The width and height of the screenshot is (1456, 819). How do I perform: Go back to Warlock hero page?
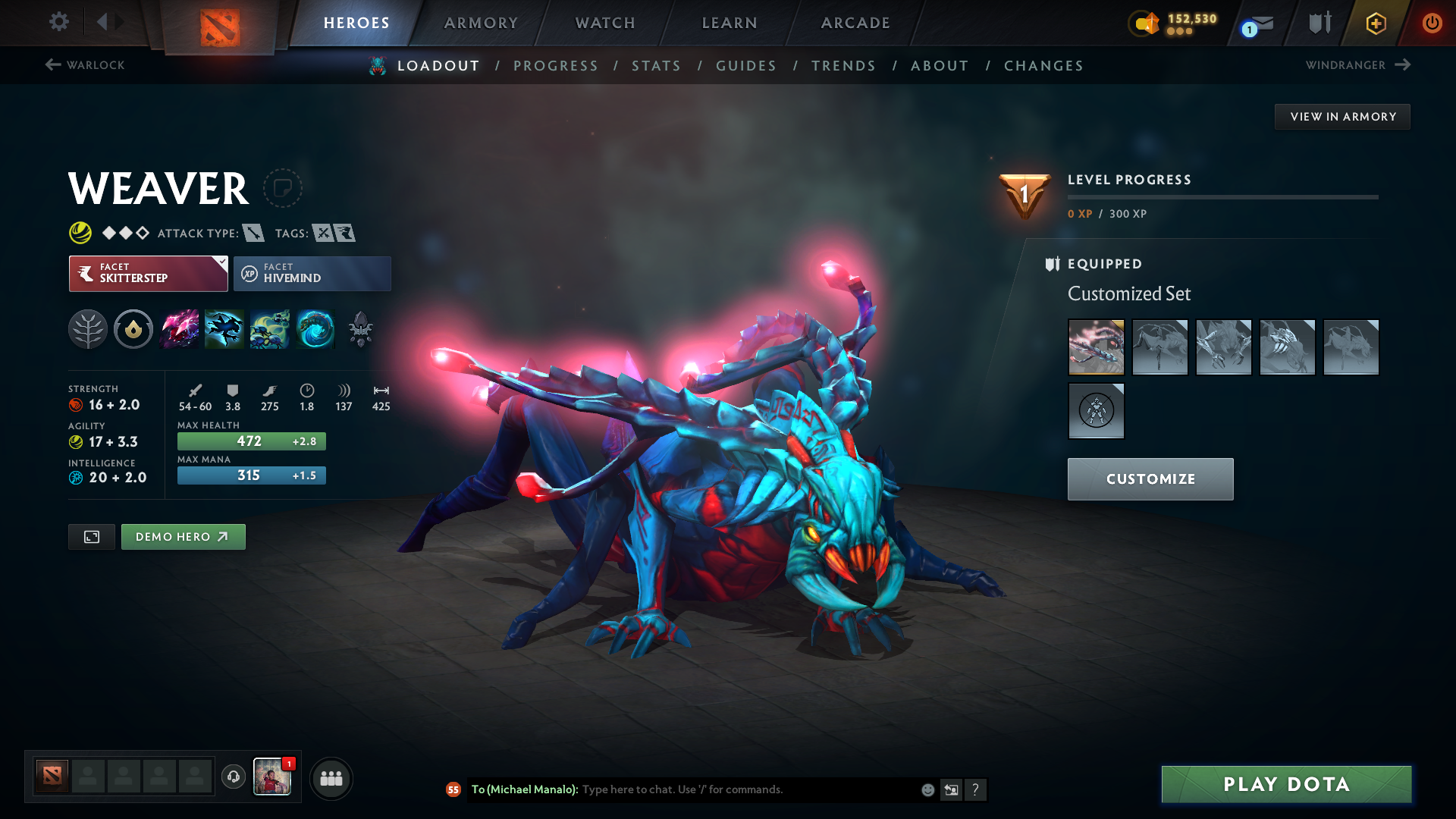pyautogui.click(x=83, y=64)
